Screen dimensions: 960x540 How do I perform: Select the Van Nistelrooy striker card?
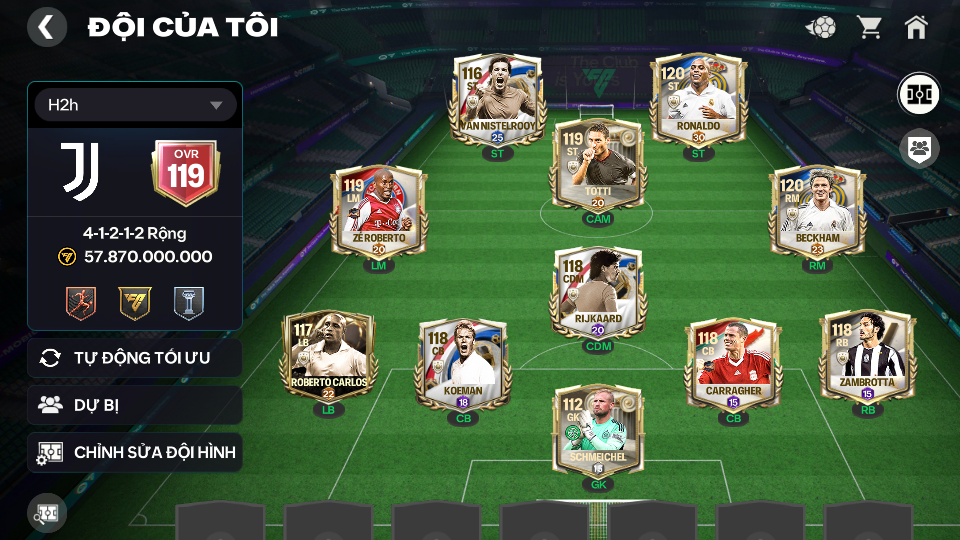click(497, 101)
